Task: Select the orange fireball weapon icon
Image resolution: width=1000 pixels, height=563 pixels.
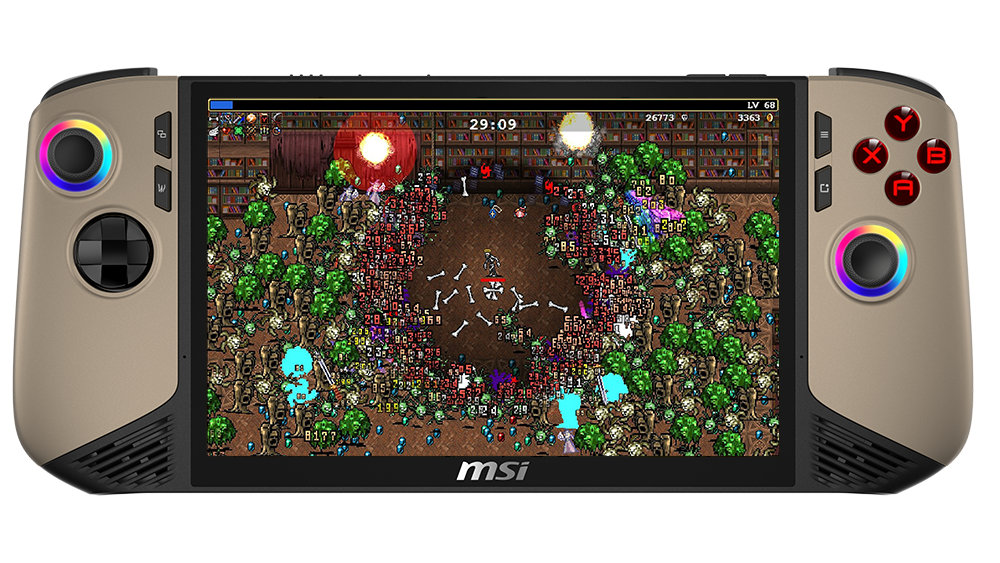Action: [251, 119]
